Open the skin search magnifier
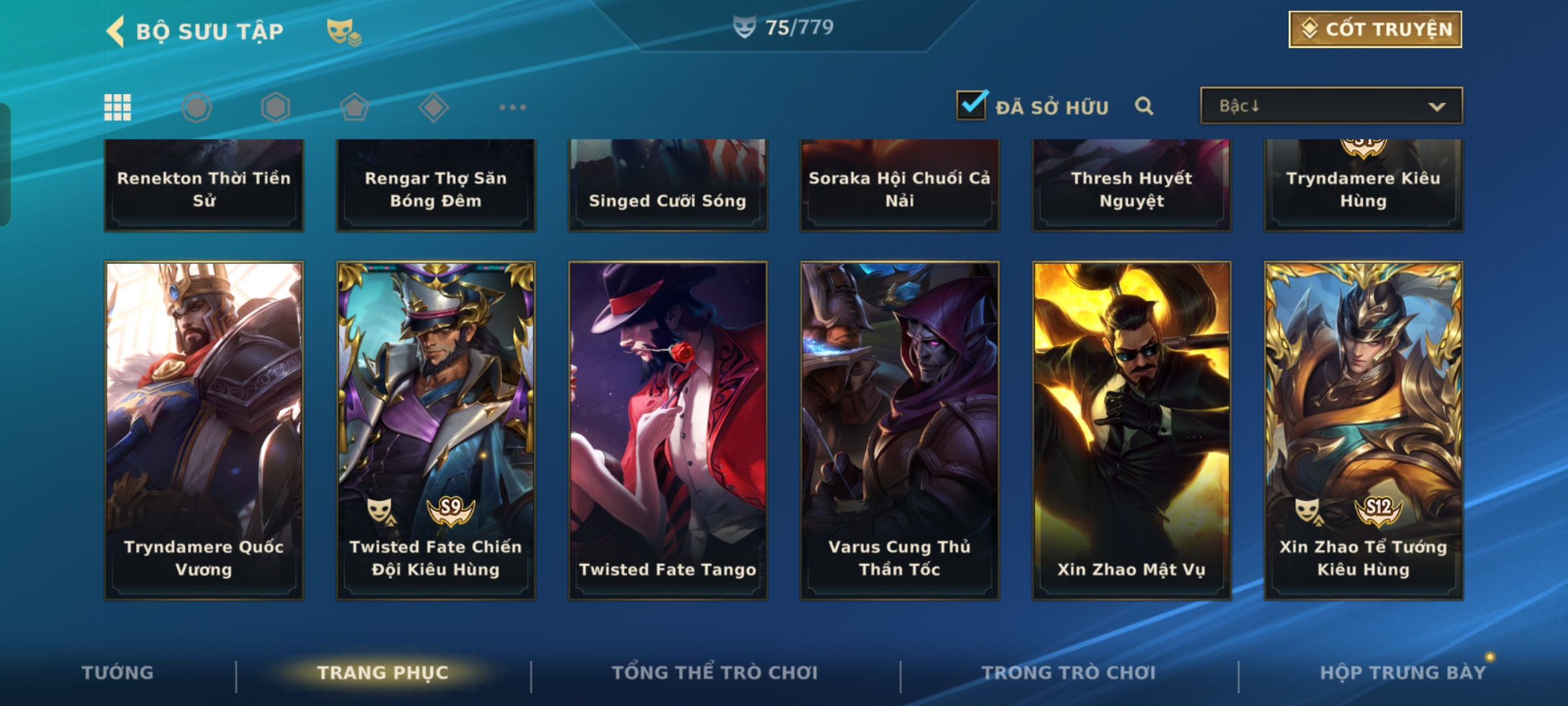 [x=1144, y=106]
